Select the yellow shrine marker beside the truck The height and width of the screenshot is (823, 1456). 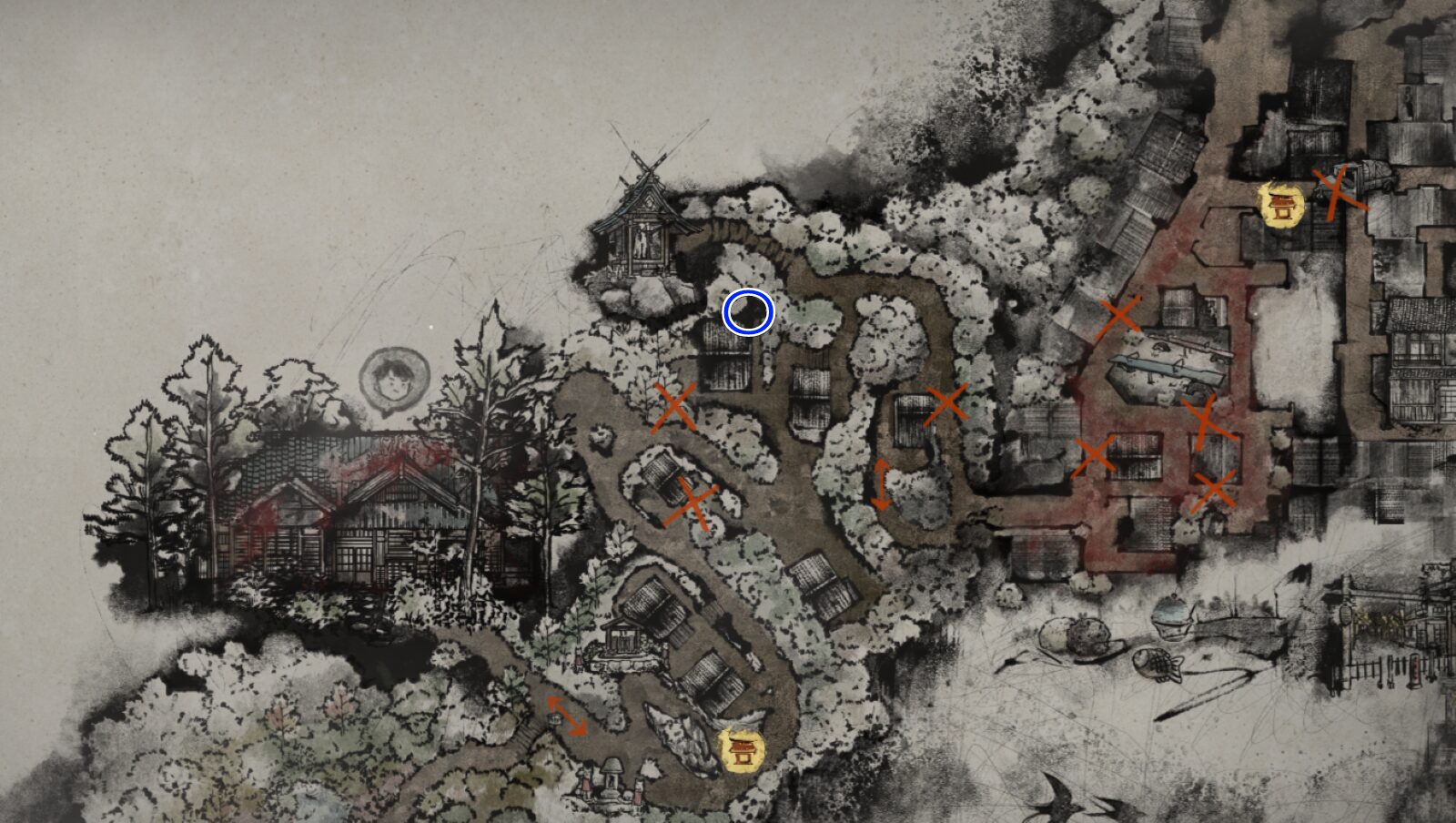[1281, 203]
